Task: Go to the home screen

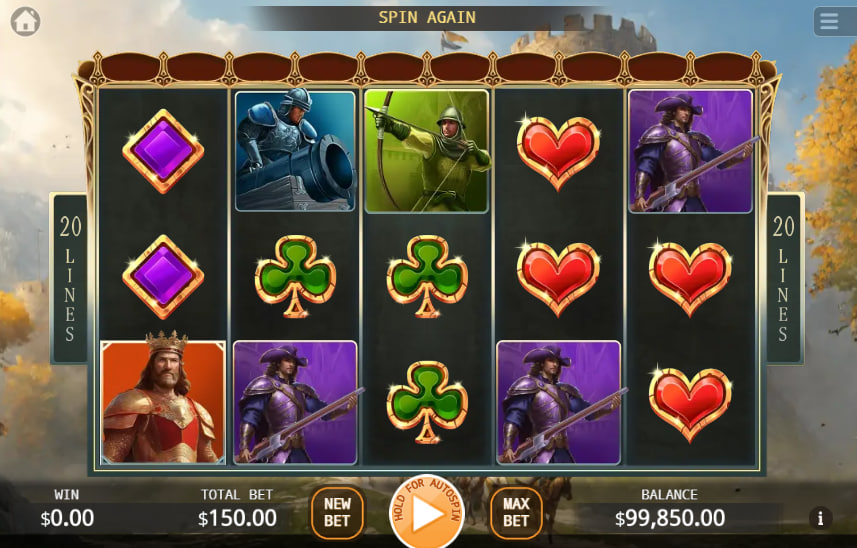Action: pos(25,21)
